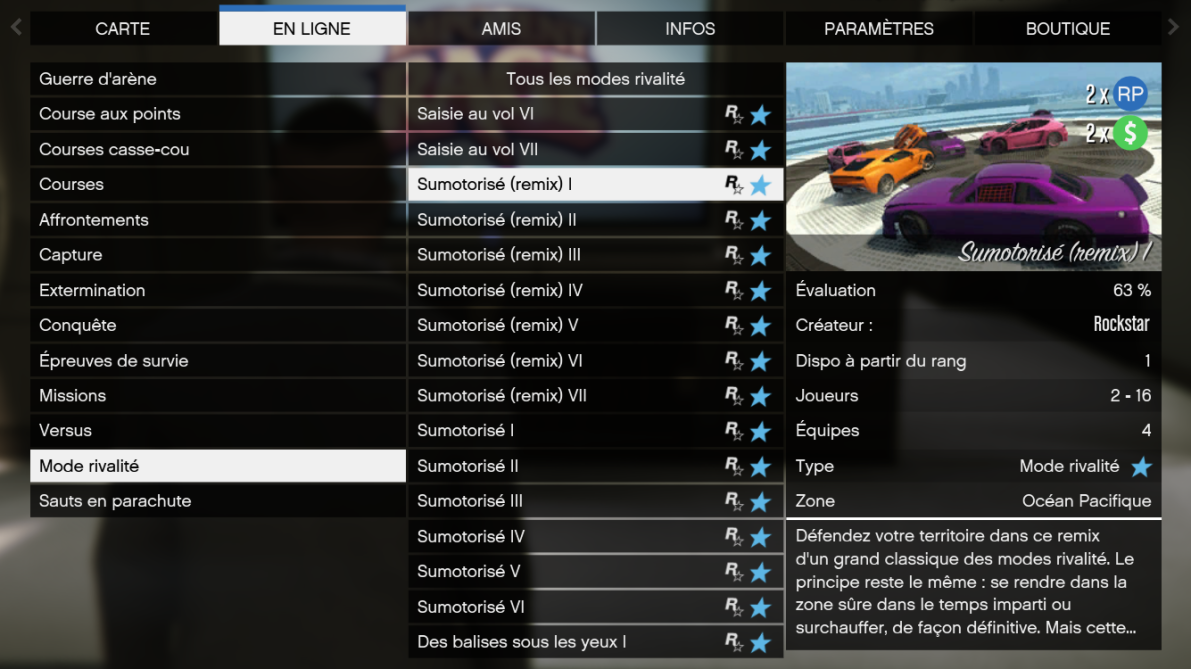1191x669 pixels.
Task: Open the AMIS tab
Action: click(x=501, y=29)
